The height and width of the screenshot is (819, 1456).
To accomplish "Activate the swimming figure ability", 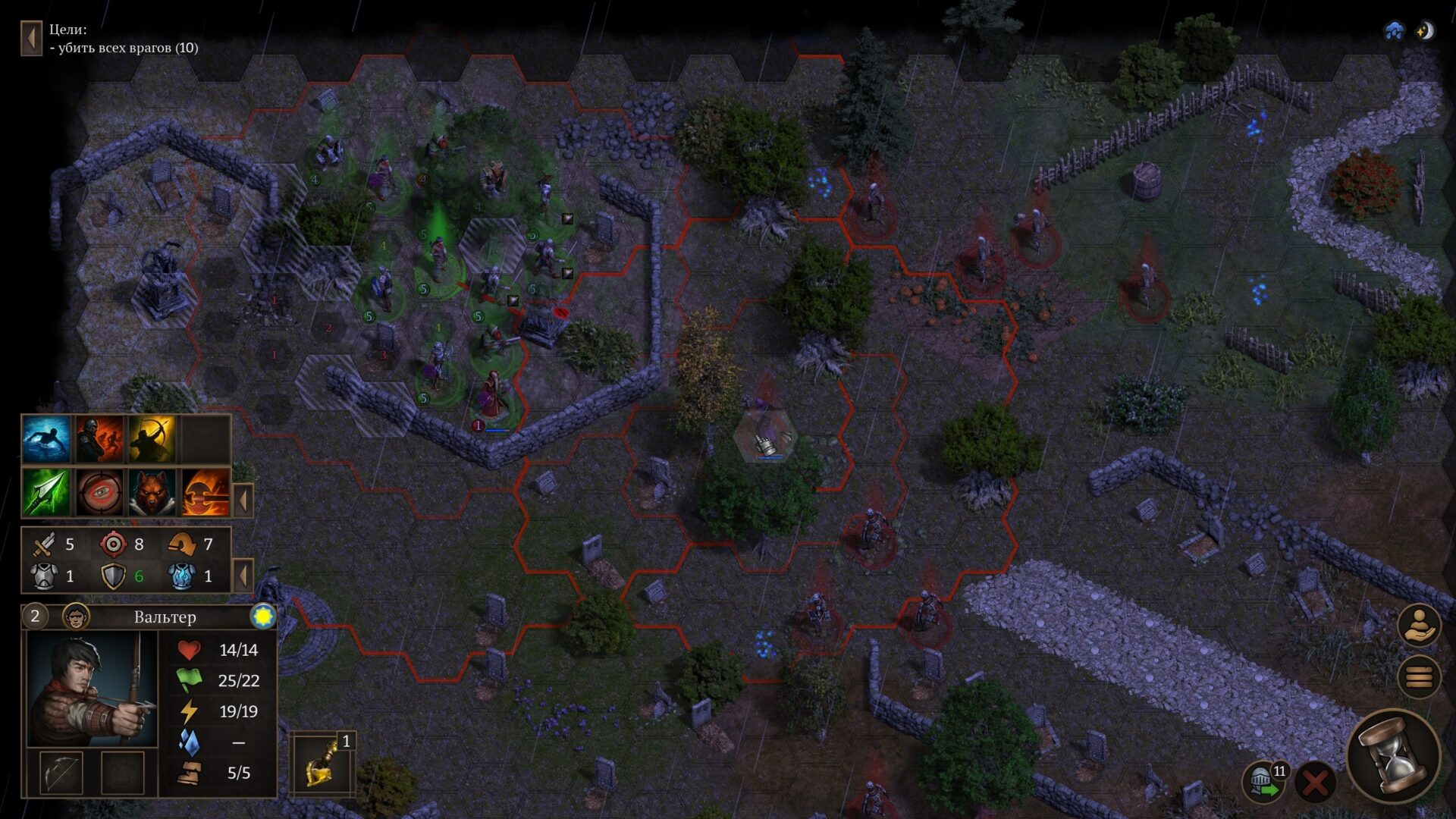I will [47, 439].
